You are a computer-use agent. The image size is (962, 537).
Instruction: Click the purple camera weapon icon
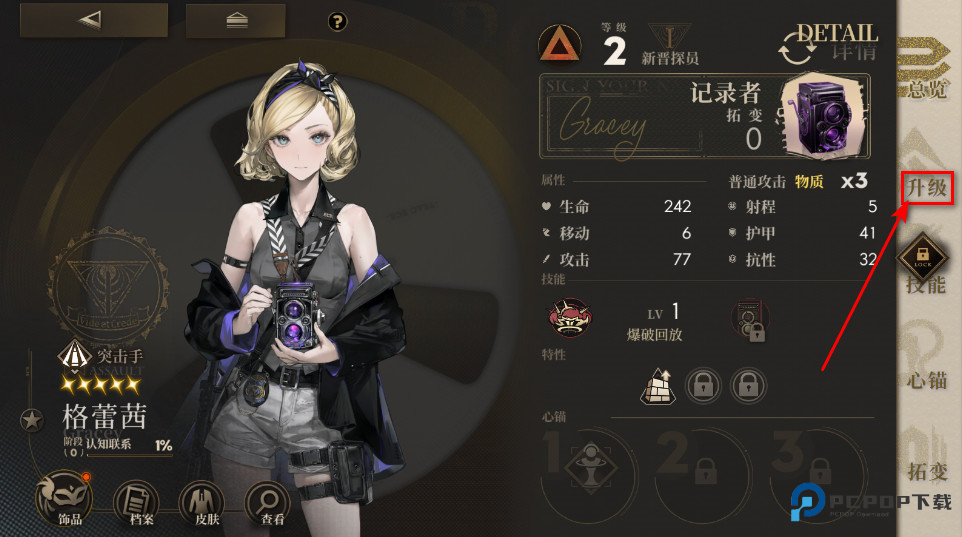pyautogui.click(x=824, y=113)
